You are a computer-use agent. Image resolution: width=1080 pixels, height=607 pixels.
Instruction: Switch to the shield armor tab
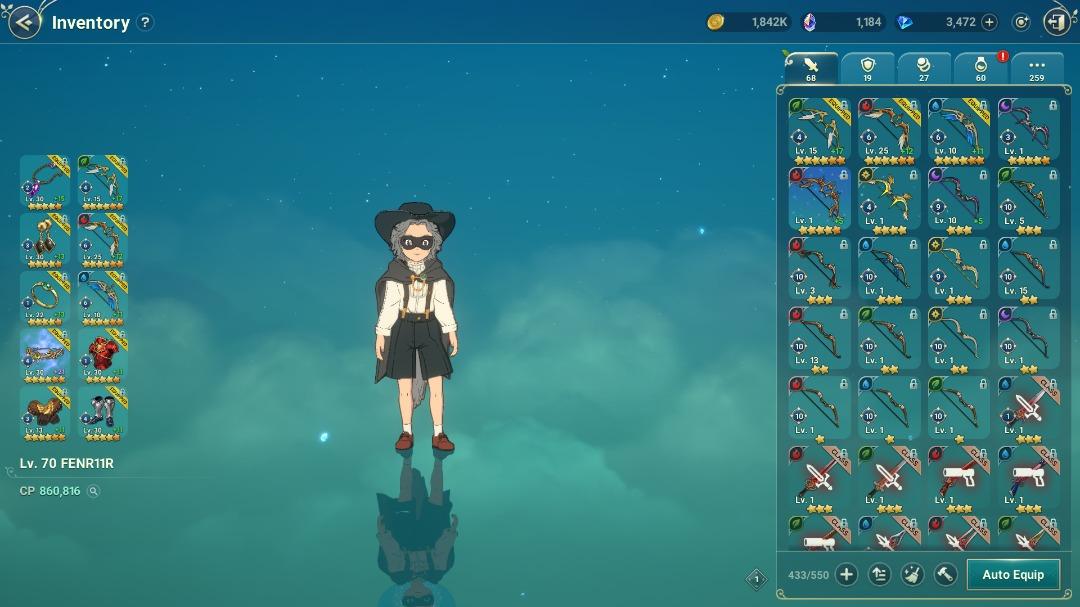(867, 68)
